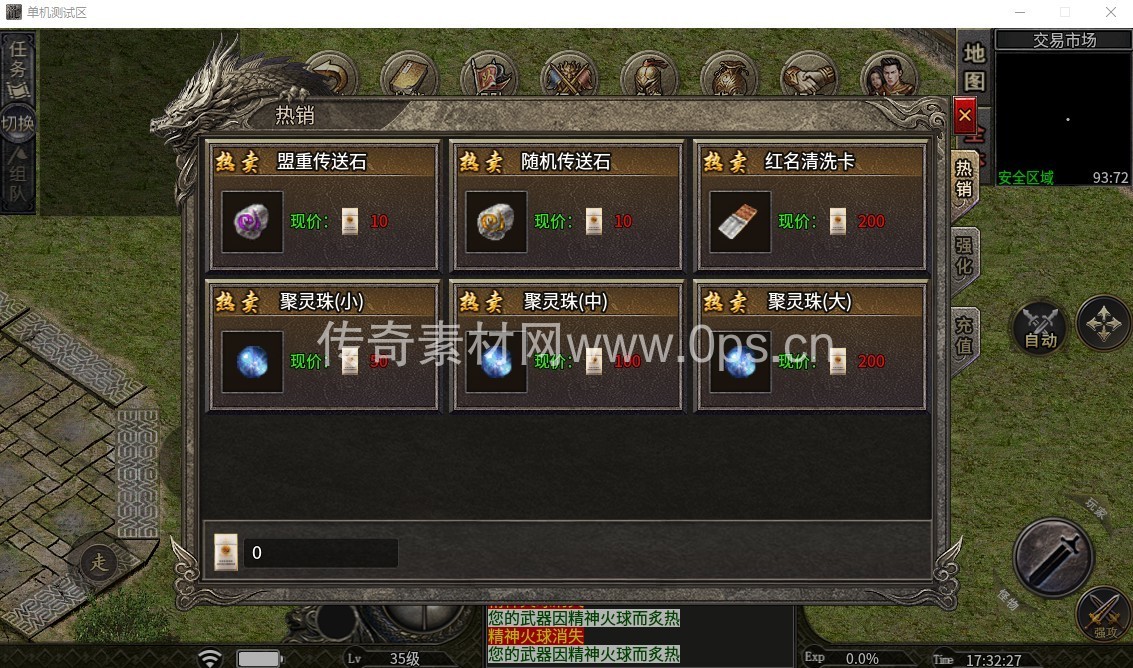
Task: Tap the main sword attack button
Action: pyautogui.click(x=1052, y=556)
